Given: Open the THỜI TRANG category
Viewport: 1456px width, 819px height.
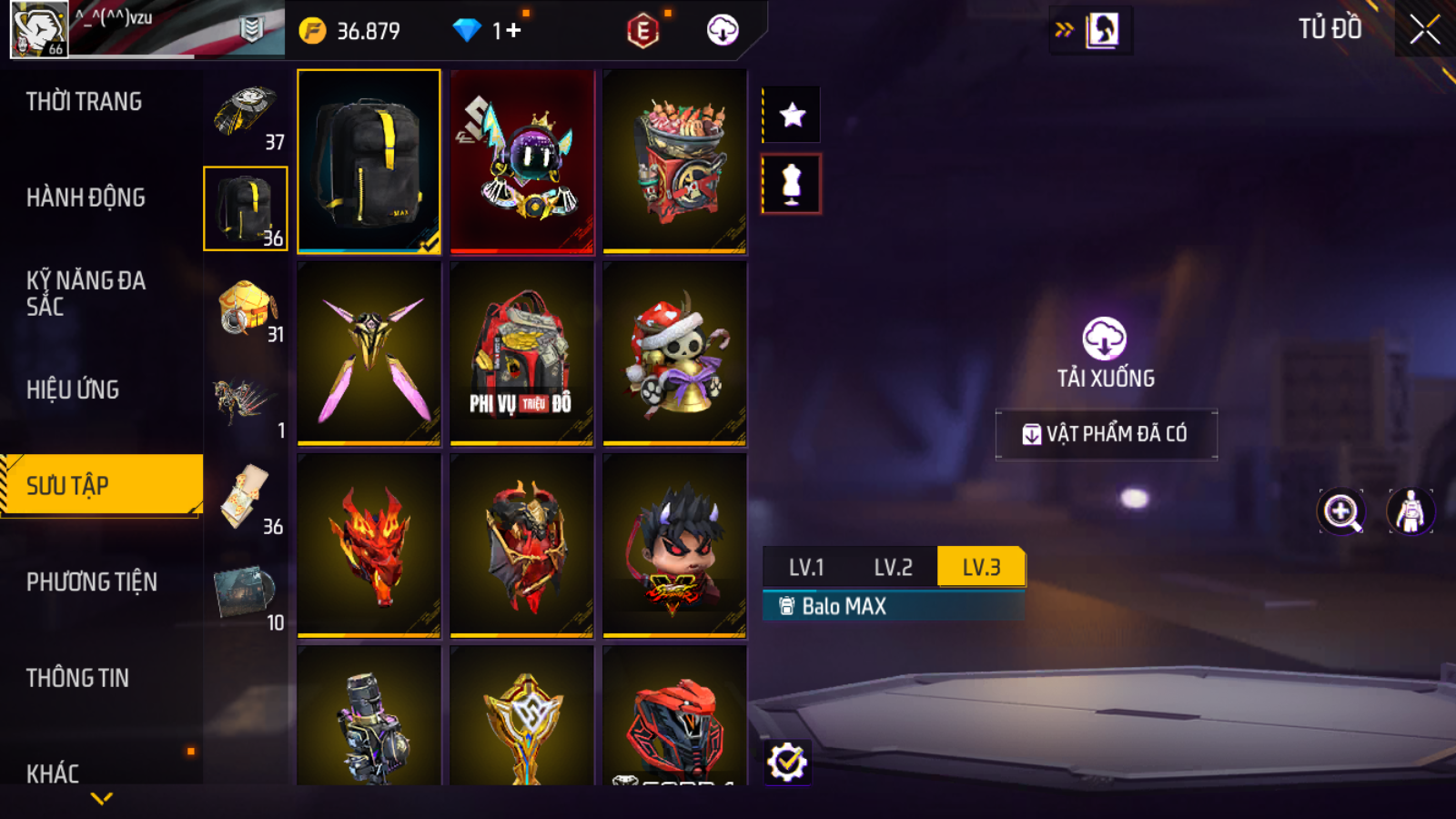Looking at the screenshot, I should [x=84, y=102].
